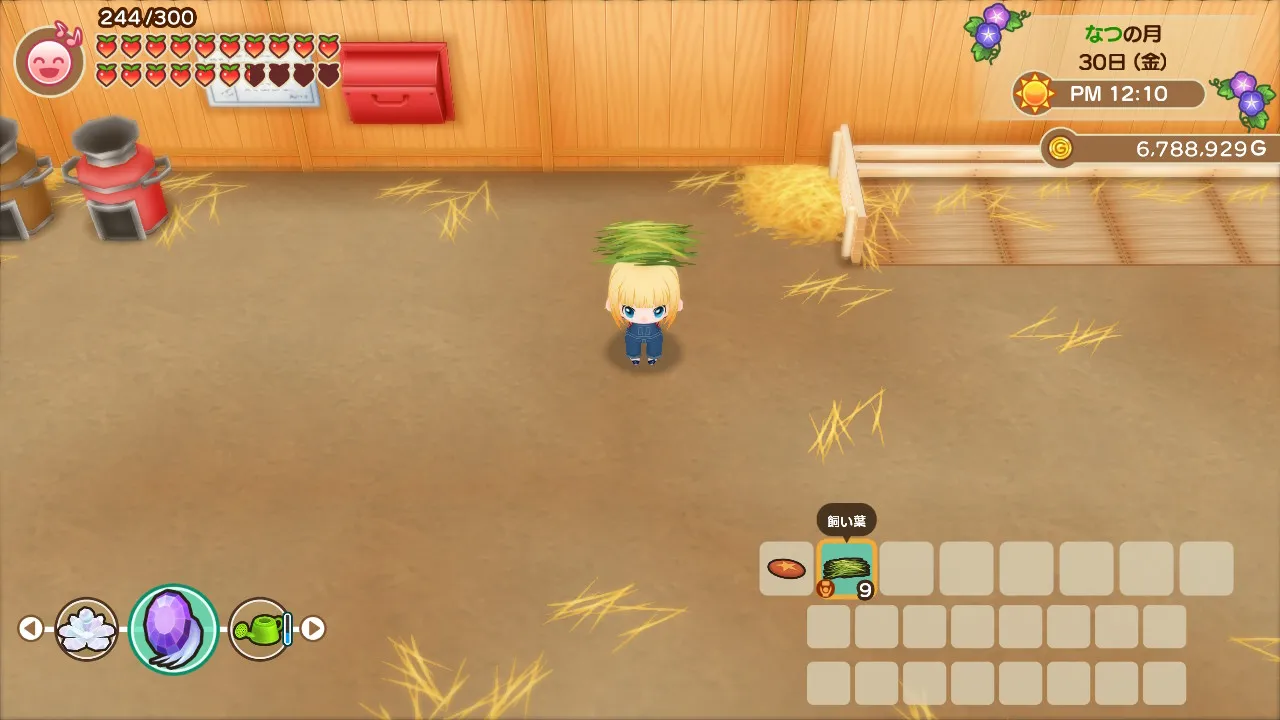1280x720 pixels.
Task: Cycle tools with the left arrow
Action: tap(31, 629)
